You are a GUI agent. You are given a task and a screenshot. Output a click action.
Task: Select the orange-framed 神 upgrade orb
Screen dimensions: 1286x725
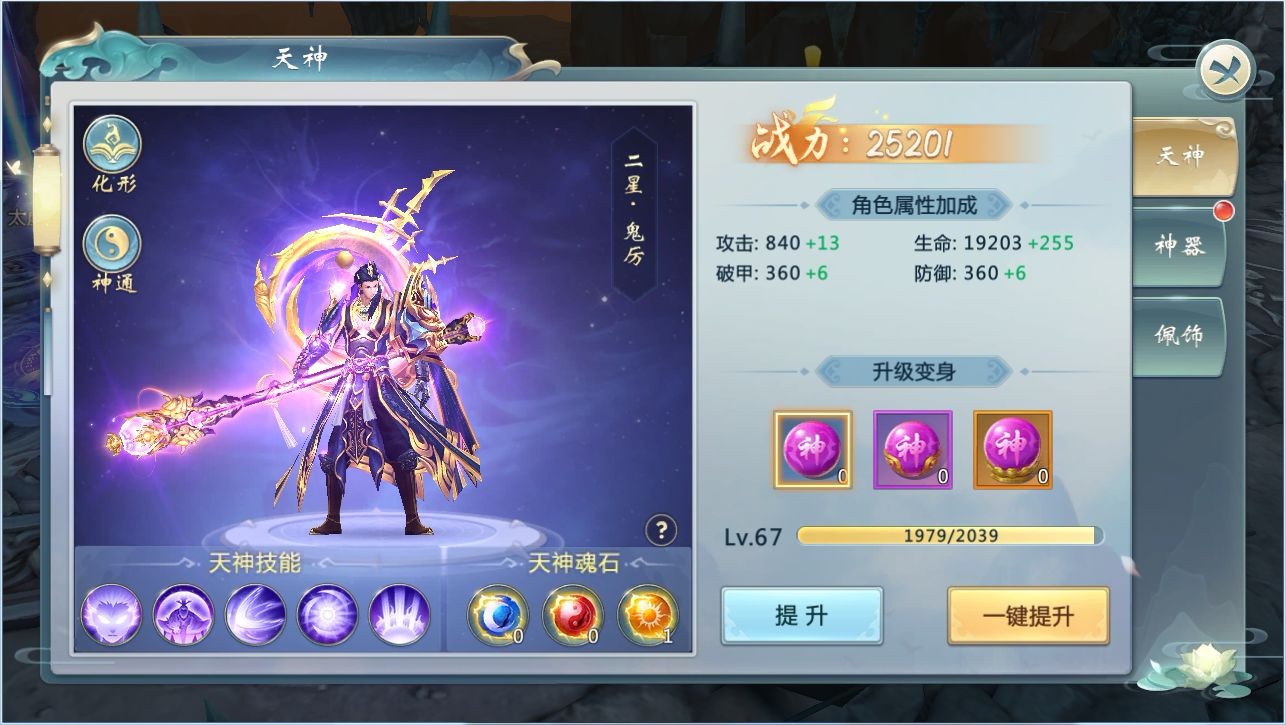tap(1013, 450)
